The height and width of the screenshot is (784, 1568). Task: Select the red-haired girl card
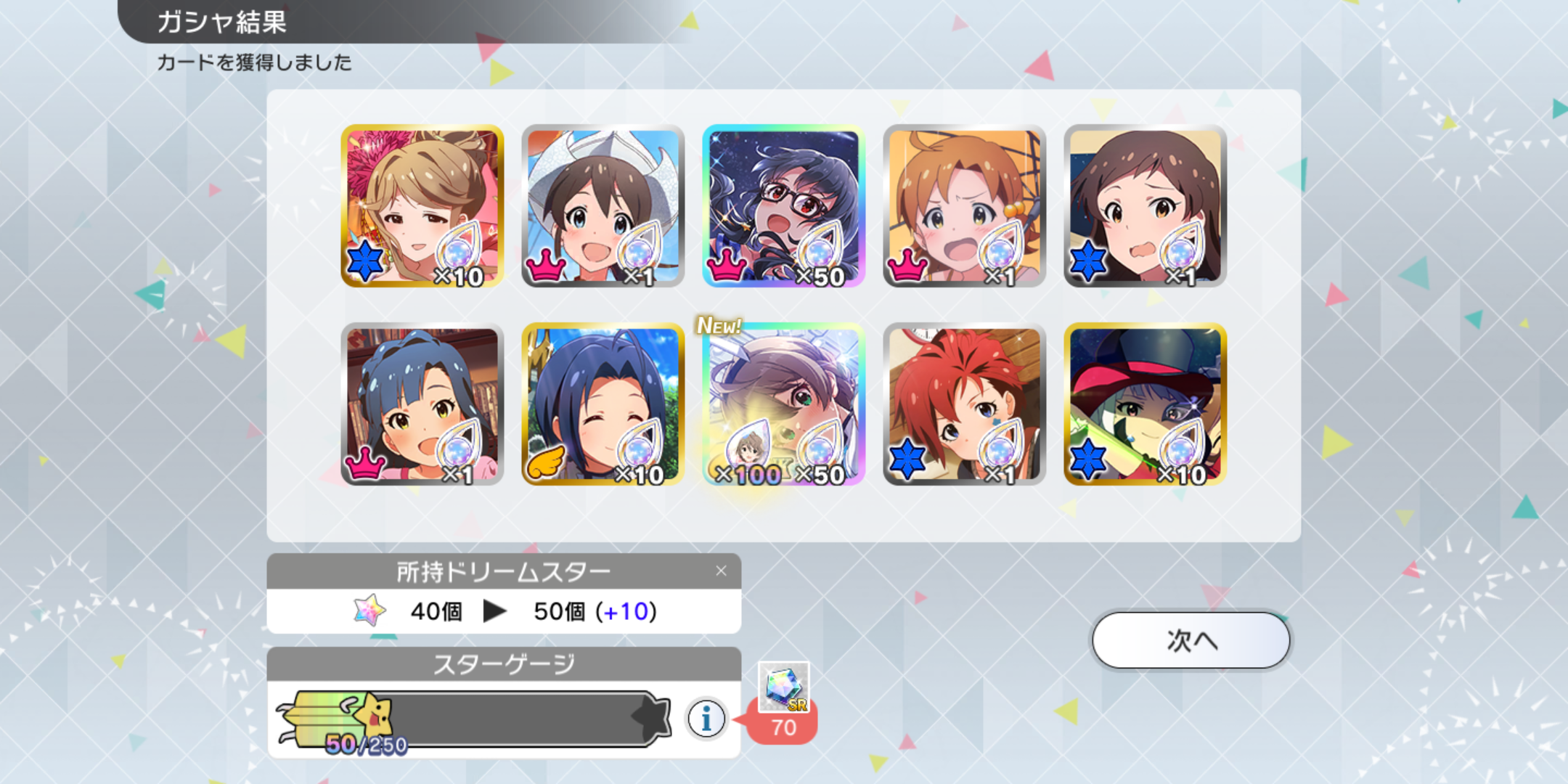coord(964,404)
